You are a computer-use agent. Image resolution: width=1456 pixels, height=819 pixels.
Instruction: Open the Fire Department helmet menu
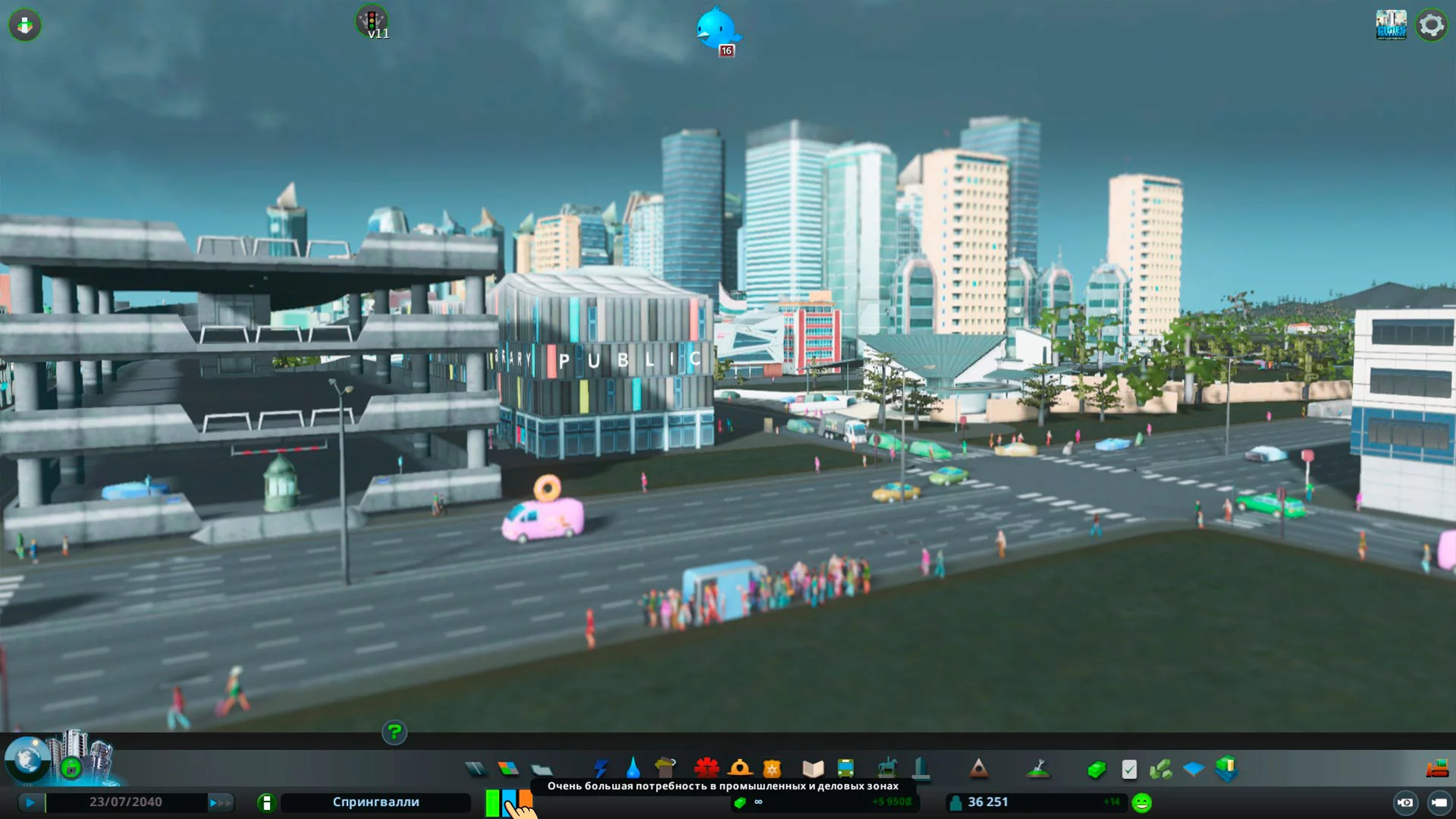[x=739, y=769]
